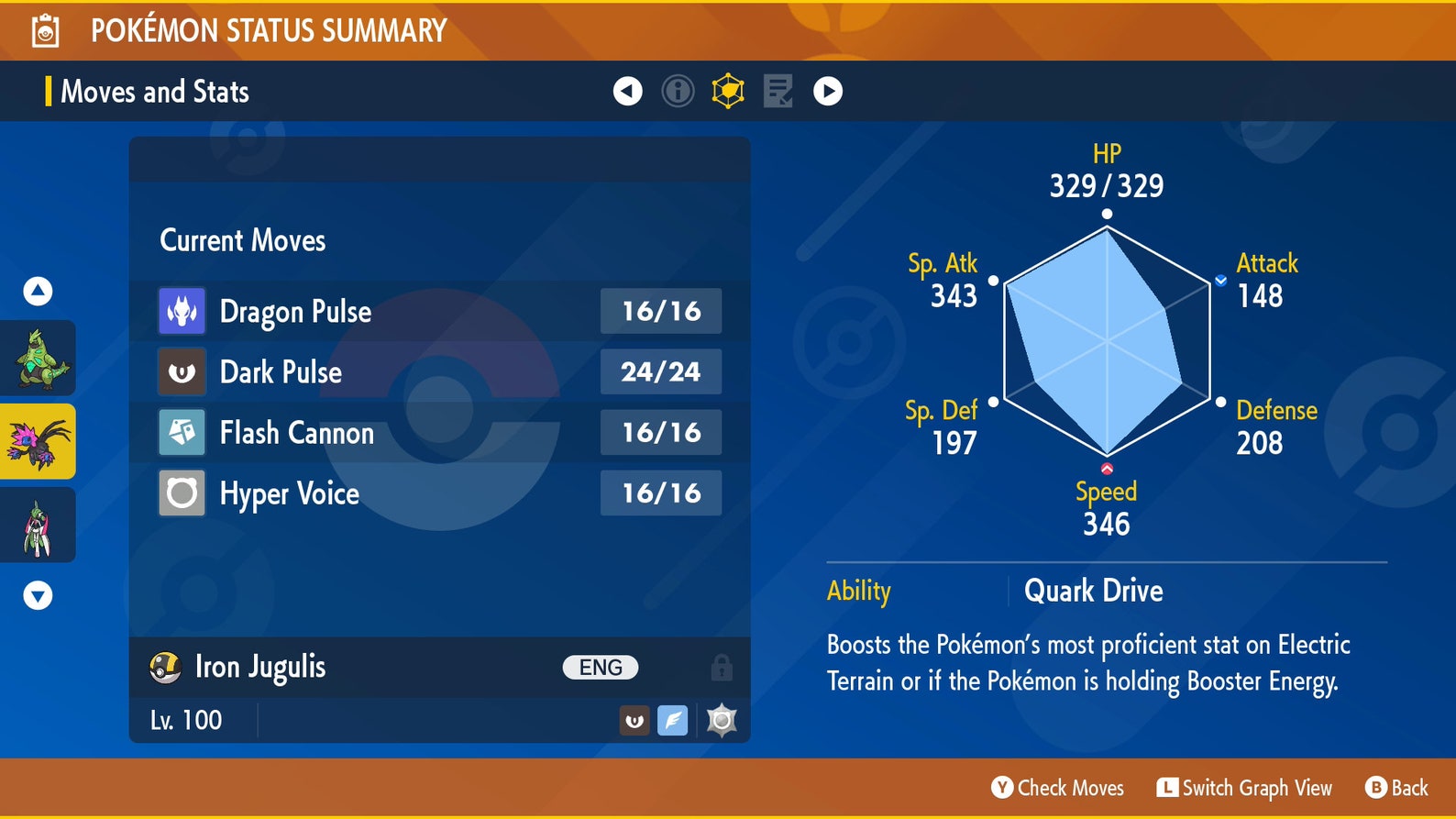Screen dimensions: 1456x819
Task: Click Dragon Pulse's Dragon-type move icon
Action: coord(181,311)
